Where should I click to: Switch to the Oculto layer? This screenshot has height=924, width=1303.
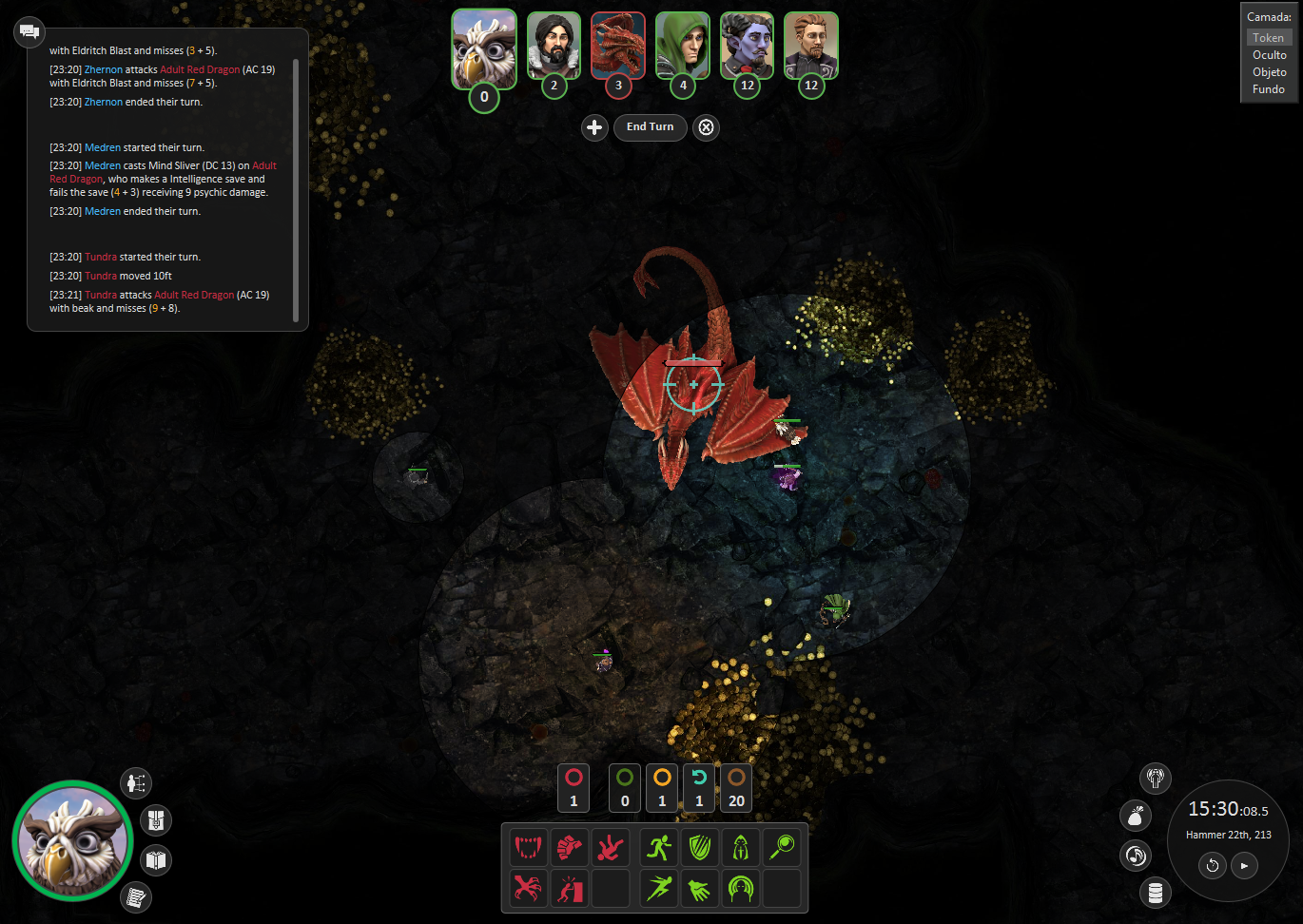(1269, 55)
